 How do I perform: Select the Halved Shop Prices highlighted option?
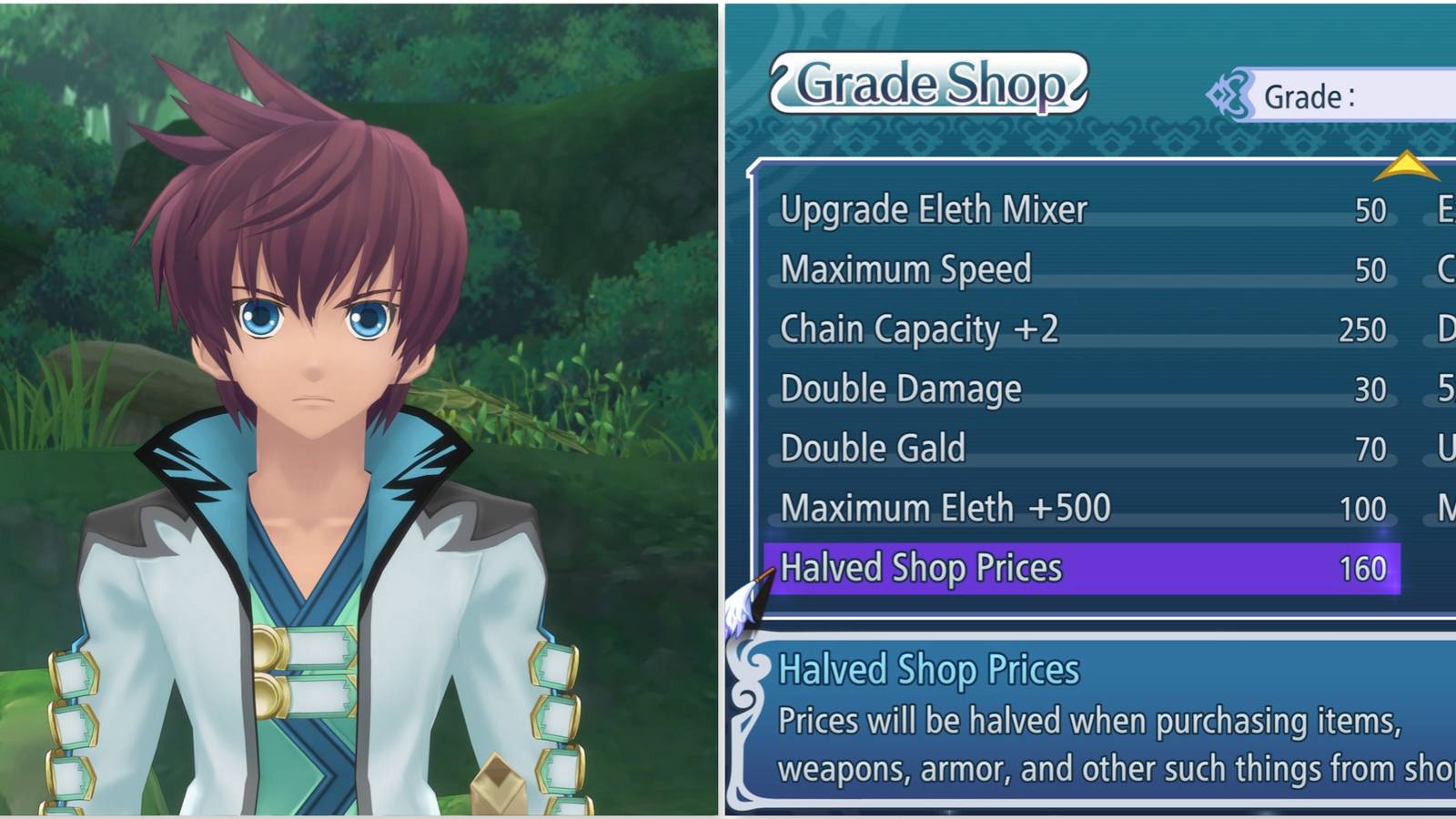[921, 567]
